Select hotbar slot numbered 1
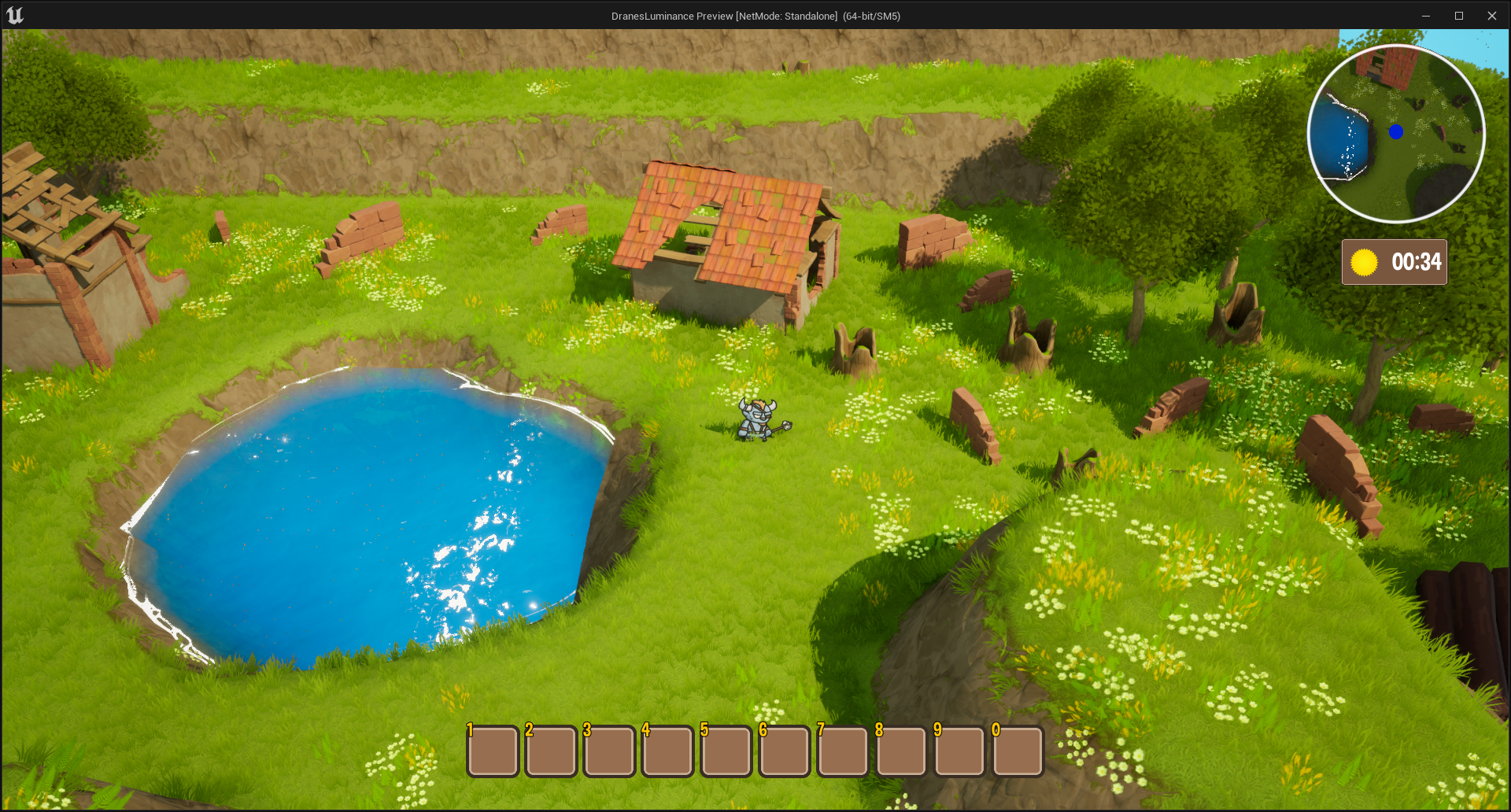This screenshot has width=1511, height=812. (x=493, y=751)
